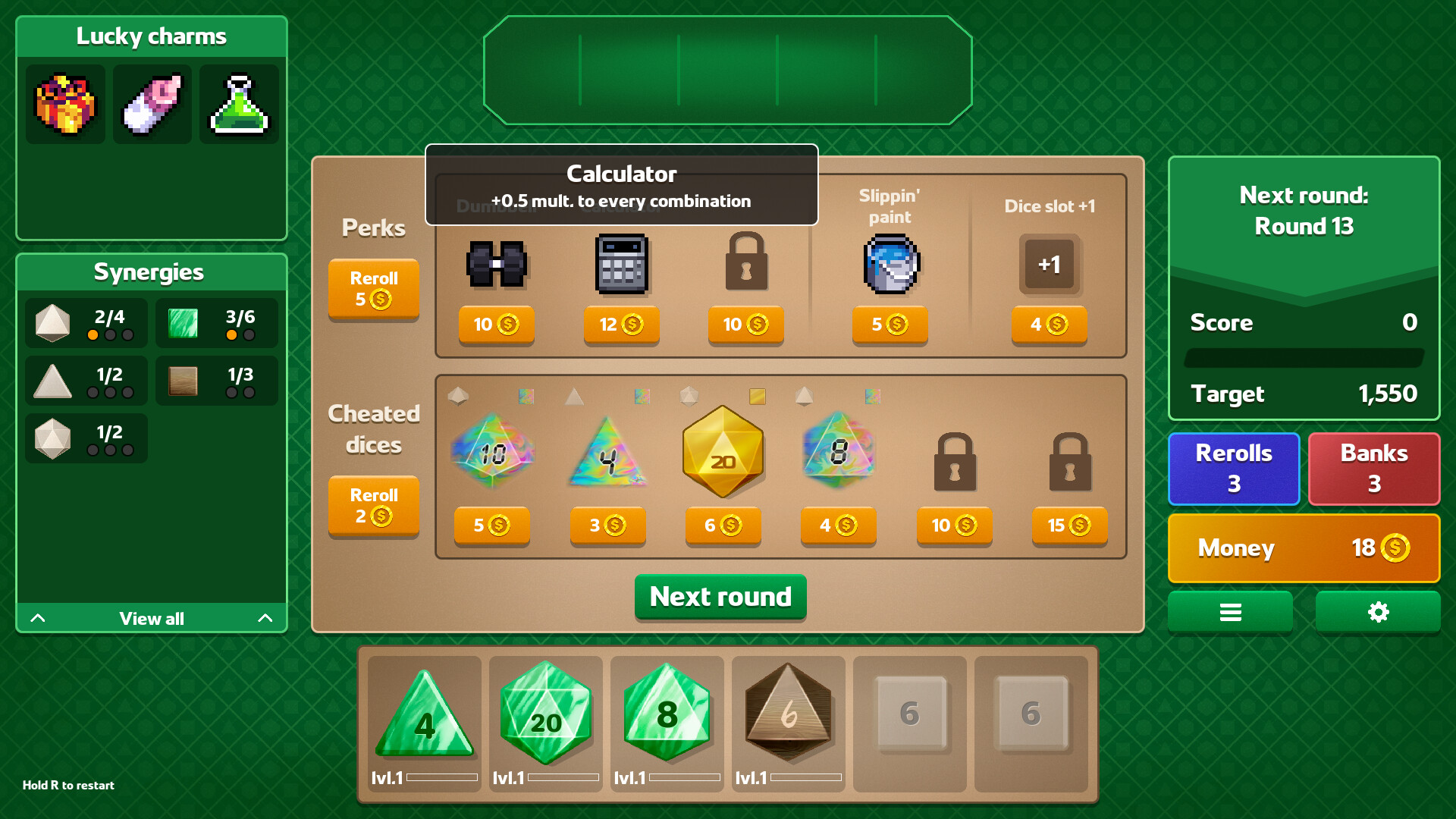The width and height of the screenshot is (1456, 819).
Task: Click the level progress bar under the green d4
Action: pyautogui.click(x=441, y=777)
